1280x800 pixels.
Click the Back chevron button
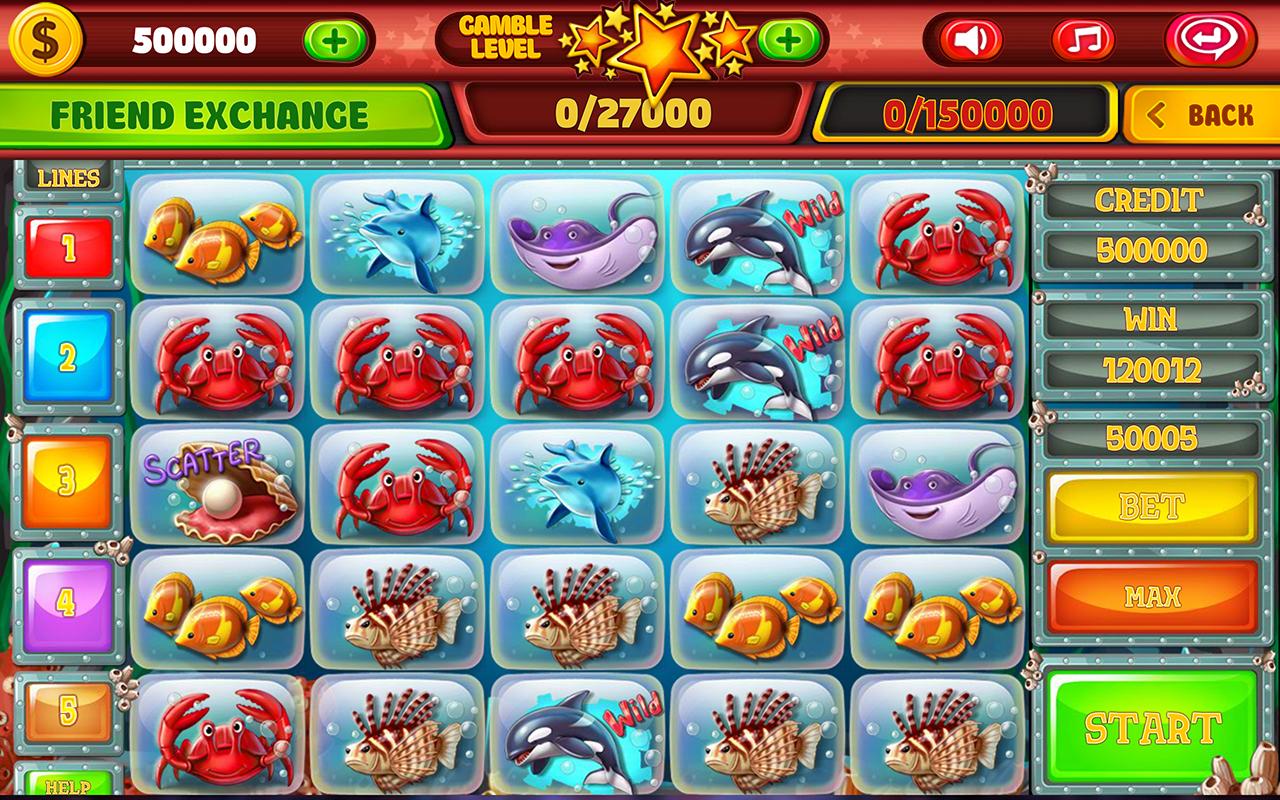point(1200,114)
